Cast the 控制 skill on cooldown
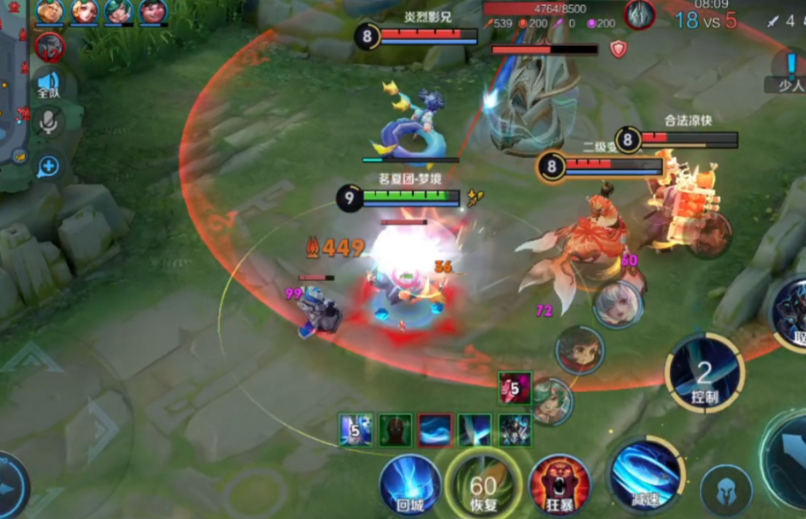Viewport: 806px width, 519px height. click(x=704, y=373)
